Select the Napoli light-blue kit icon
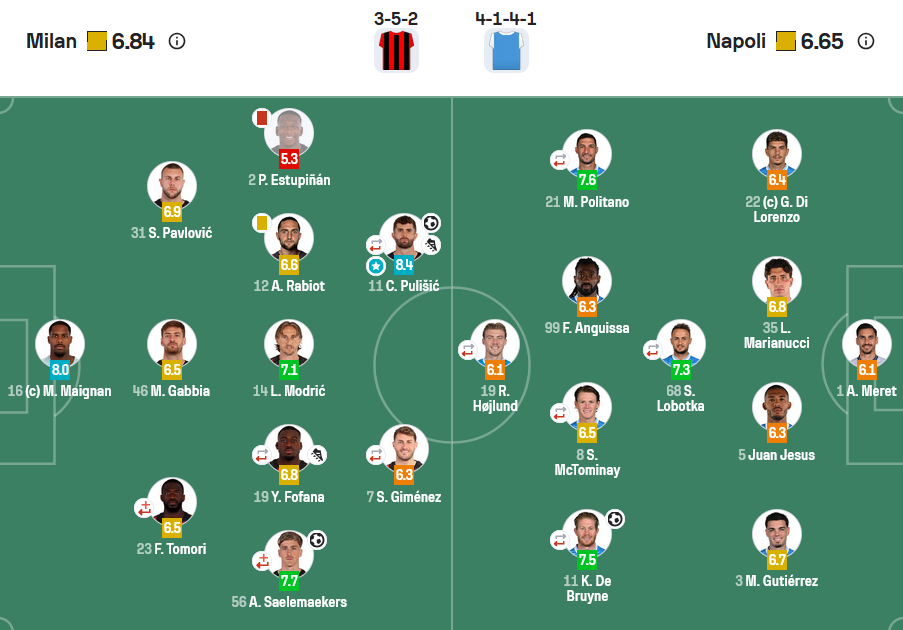Screen dimensions: 903x630 click(506, 51)
